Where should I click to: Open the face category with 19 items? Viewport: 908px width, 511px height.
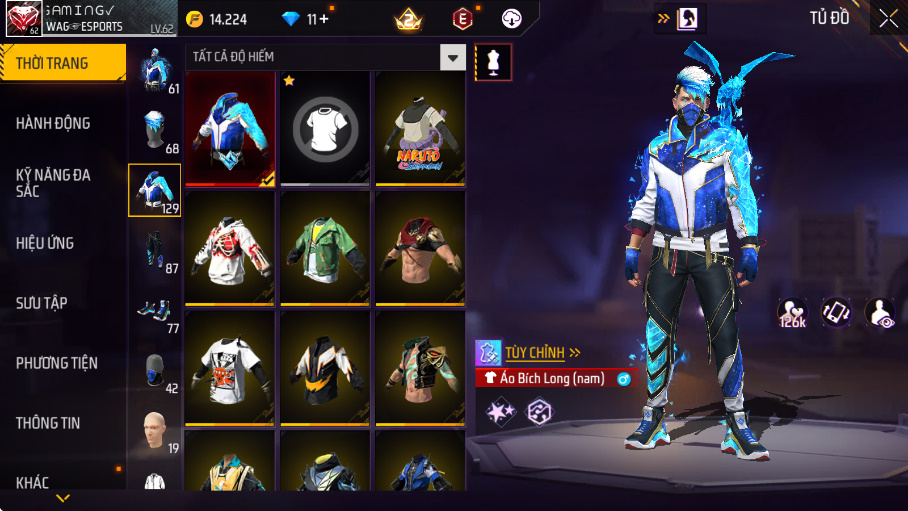[154, 431]
